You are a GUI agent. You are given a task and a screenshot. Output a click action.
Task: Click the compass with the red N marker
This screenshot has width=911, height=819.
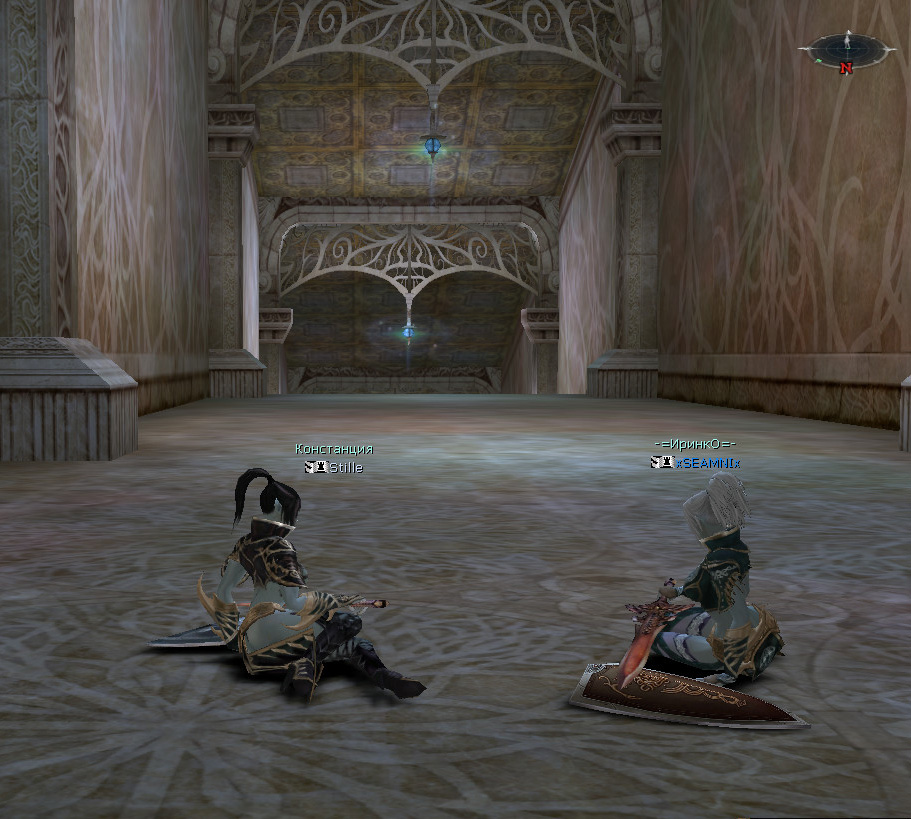pyautogui.click(x=847, y=50)
